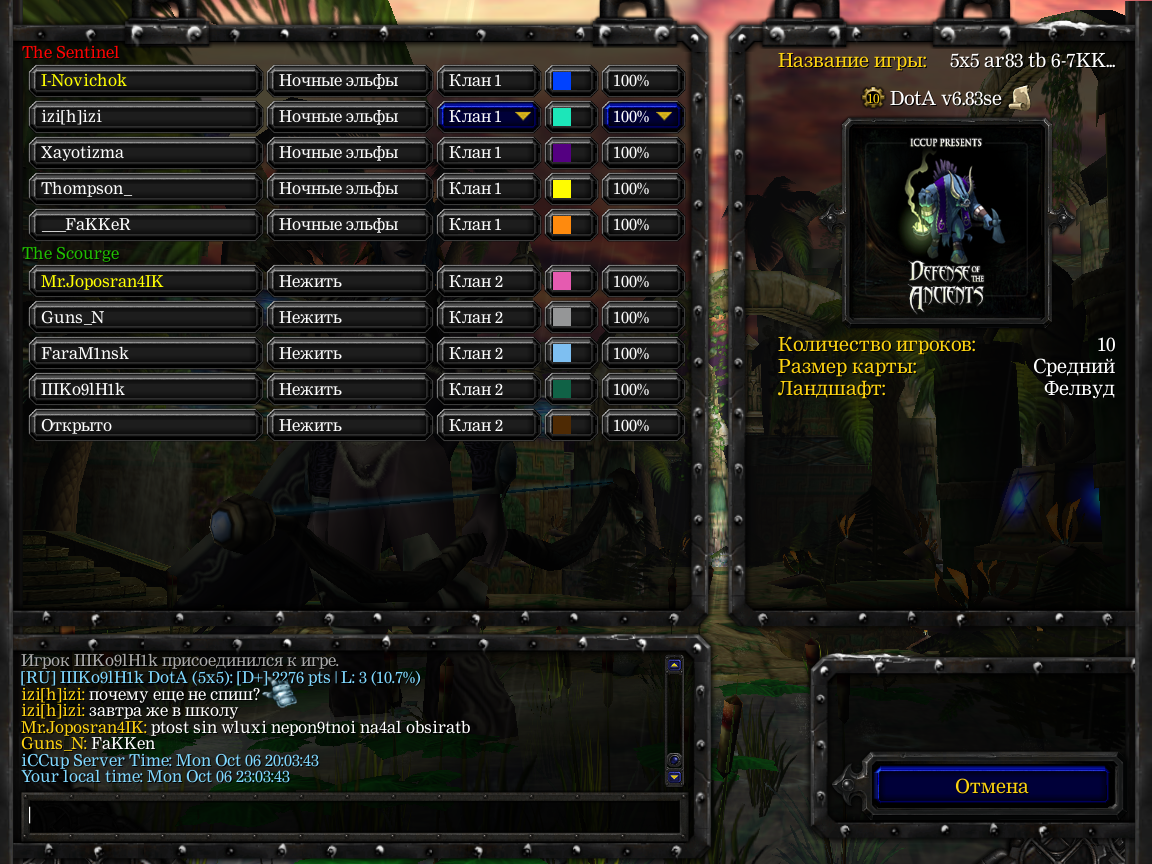Viewport: 1152px width, 864px height.
Task: Click the Mr.Joposran4IK player slot
Action: tap(145, 282)
